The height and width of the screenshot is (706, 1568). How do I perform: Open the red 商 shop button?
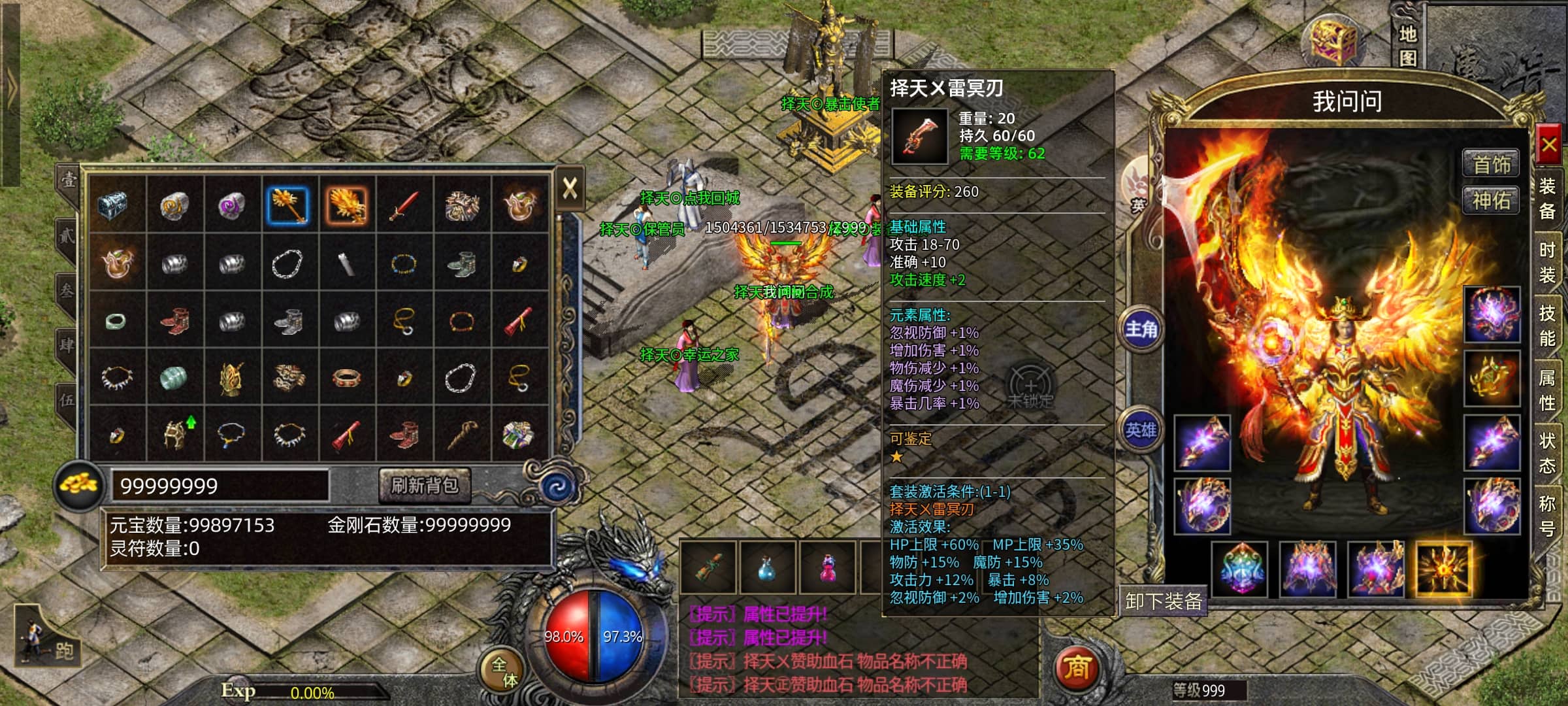[x=1077, y=667]
